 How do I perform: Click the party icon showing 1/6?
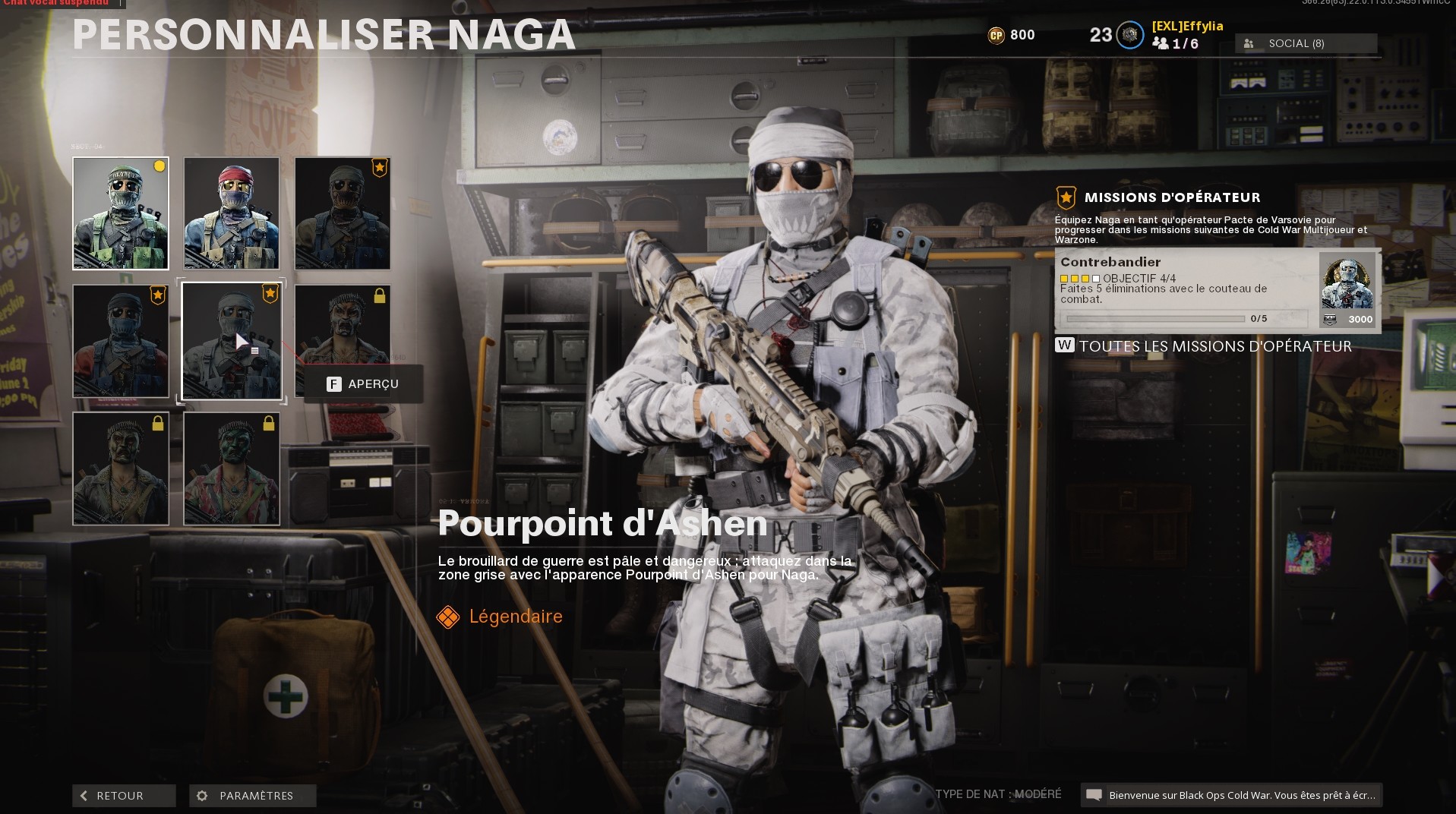[x=1162, y=44]
